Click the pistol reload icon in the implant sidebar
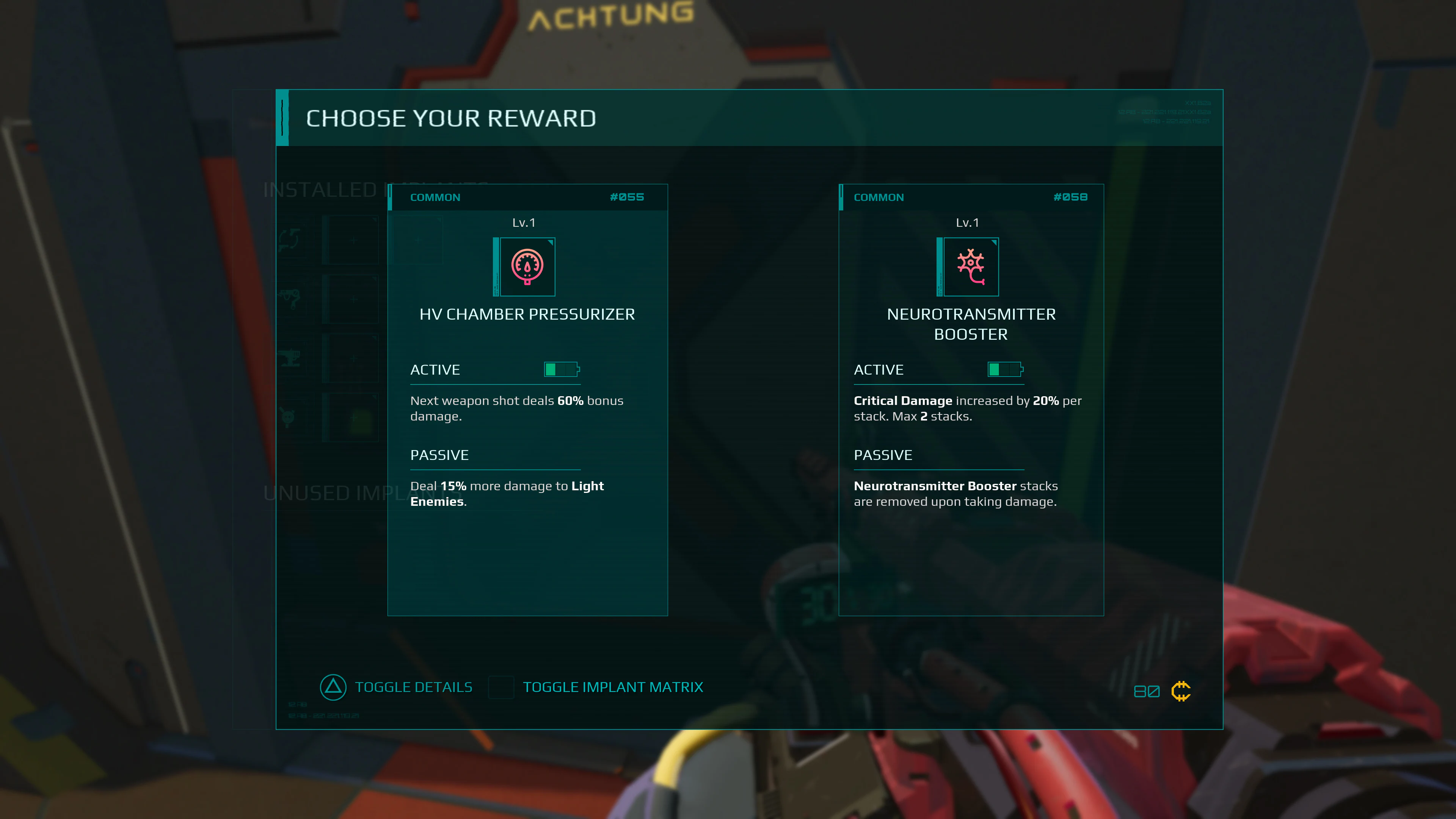Image resolution: width=1456 pixels, height=819 pixels. click(289, 240)
